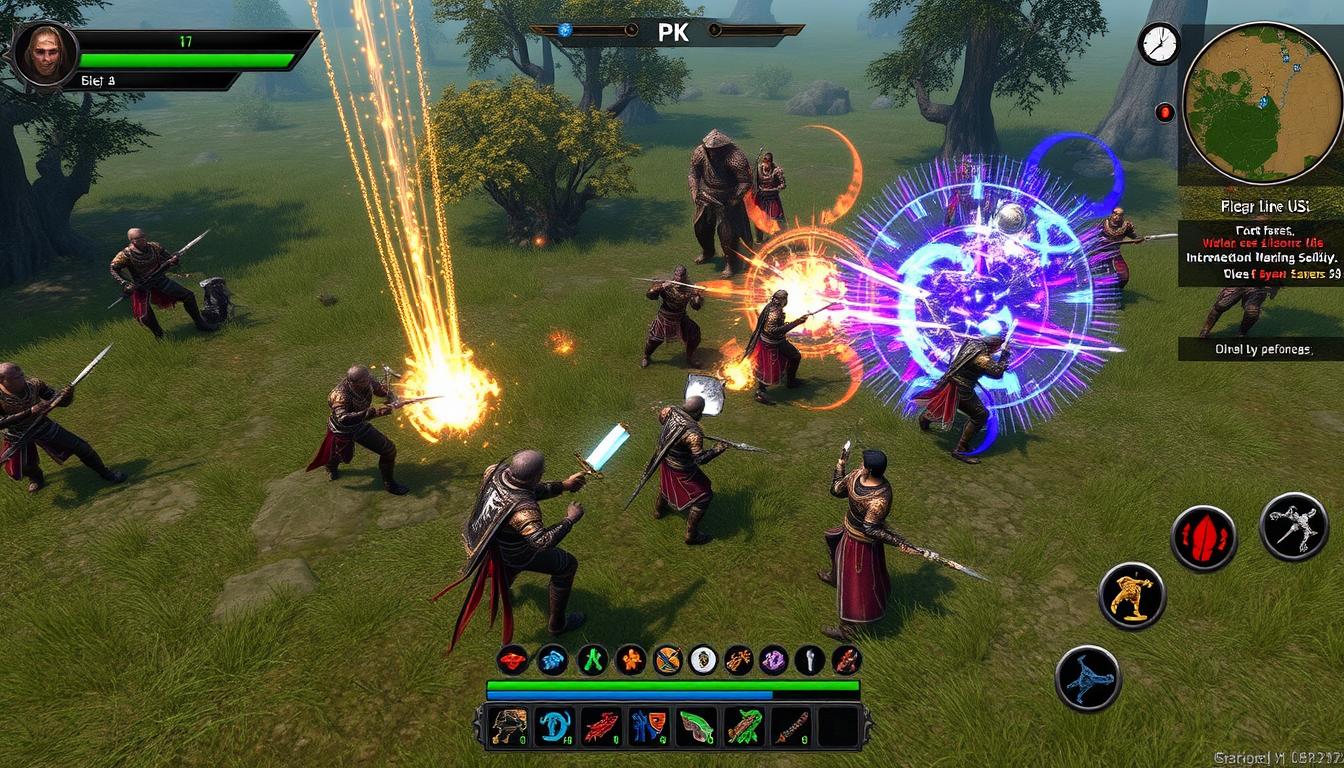Screen dimensions: 1344x768
Task: Use the white swordsman attack button
Action: point(1293,526)
